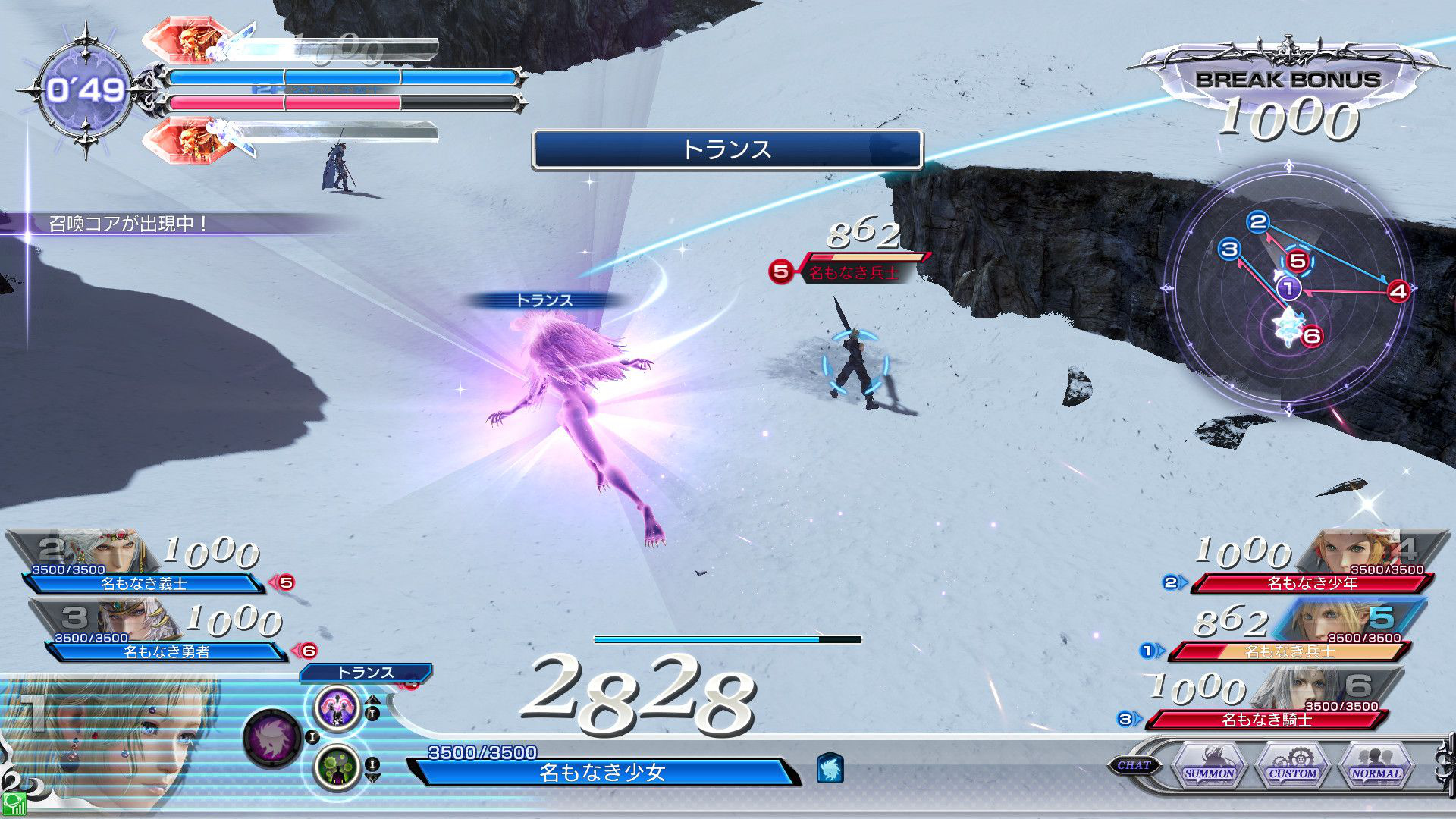
Task: Select the upper purple Trance skill icon
Action: click(x=337, y=708)
